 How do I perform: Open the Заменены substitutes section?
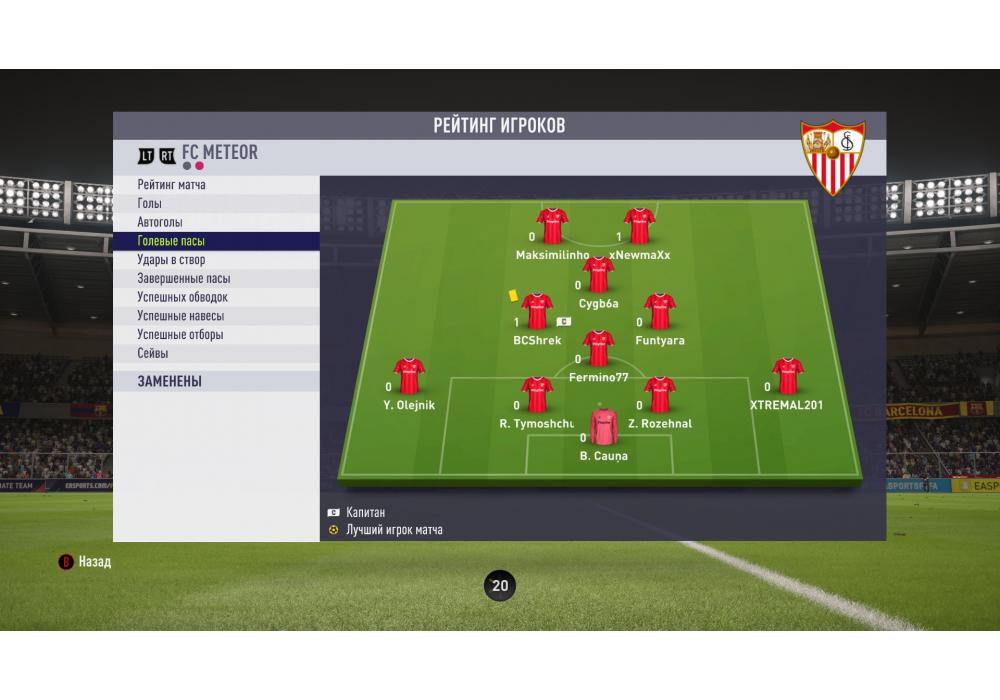click(x=170, y=381)
